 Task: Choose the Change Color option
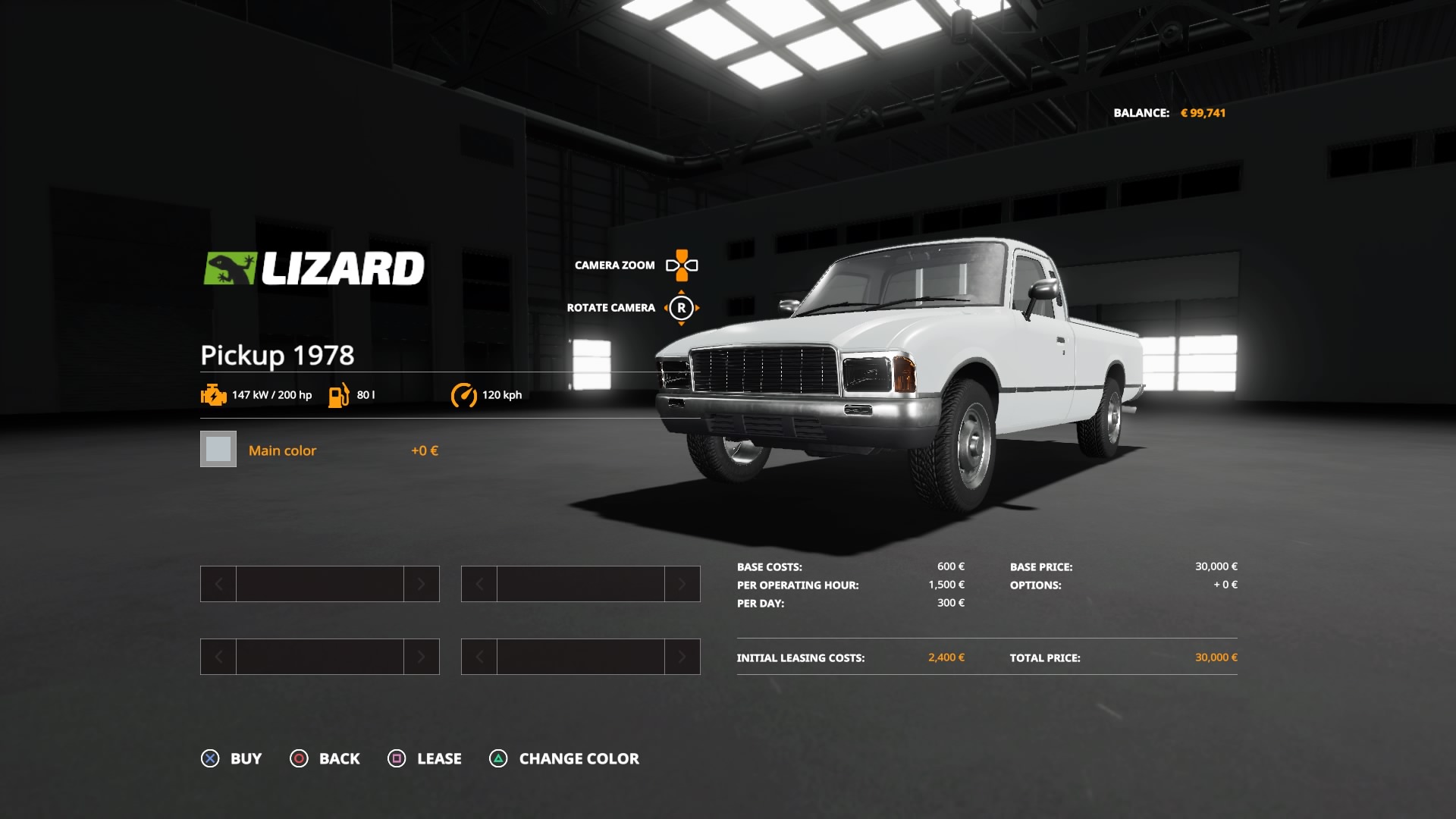pyautogui.click(x=564, y=758)
